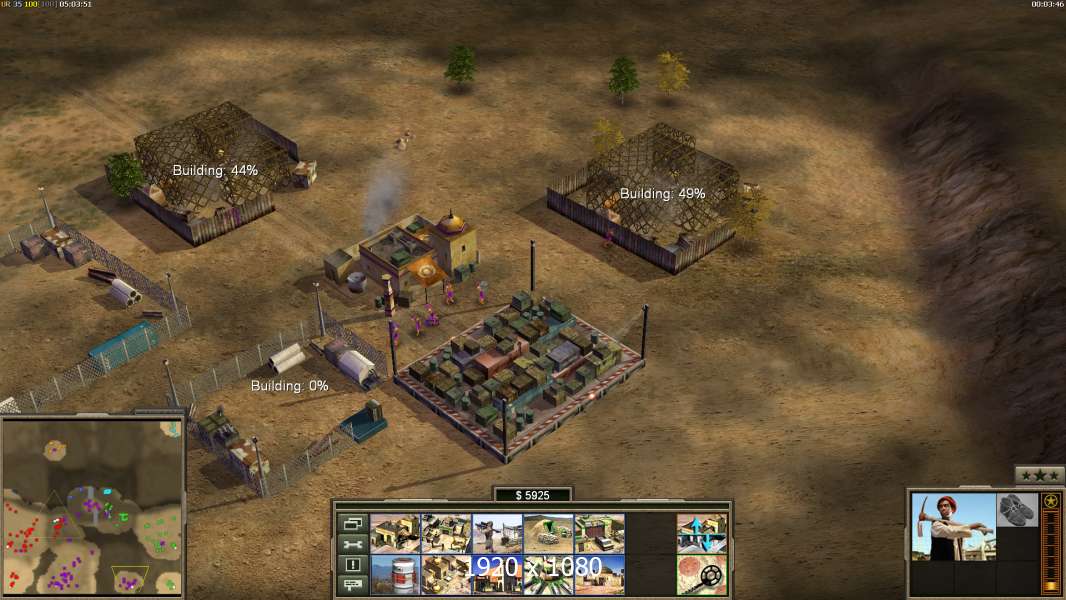Select the Stinger Site rocket soldier icon
The width and height of the screenshot is (1066, 600).
[497, 534]
